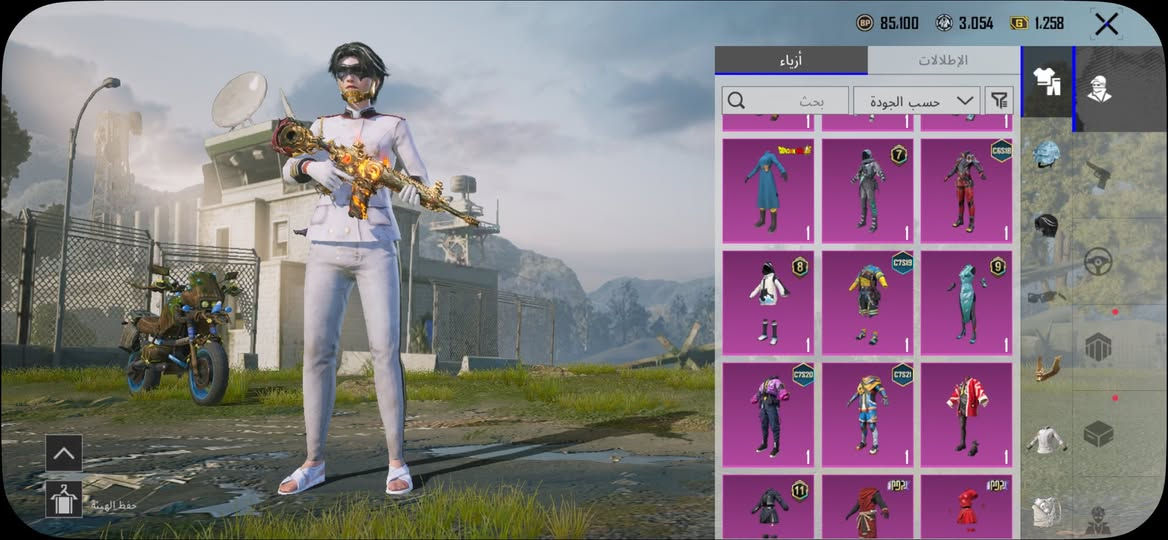Choose the teal dress outfit with badge 9
The image size is (1168, 540).
click(966, 302)
